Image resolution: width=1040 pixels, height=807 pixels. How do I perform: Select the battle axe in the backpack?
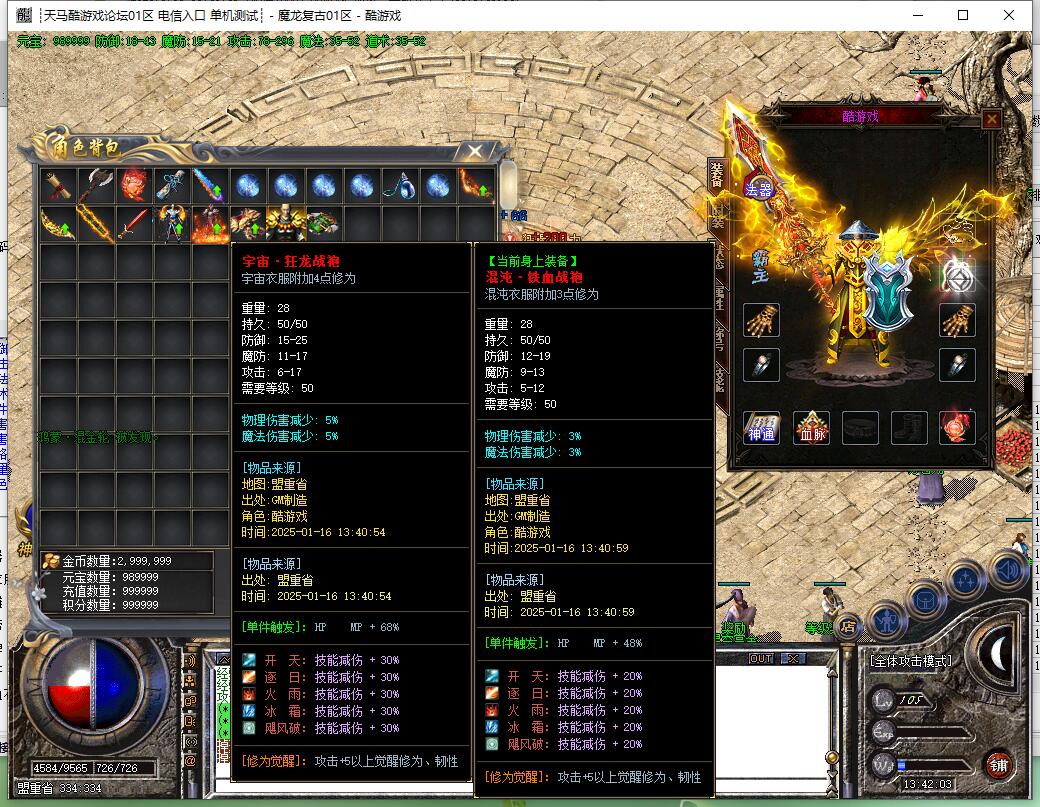(x=96, y=185)
